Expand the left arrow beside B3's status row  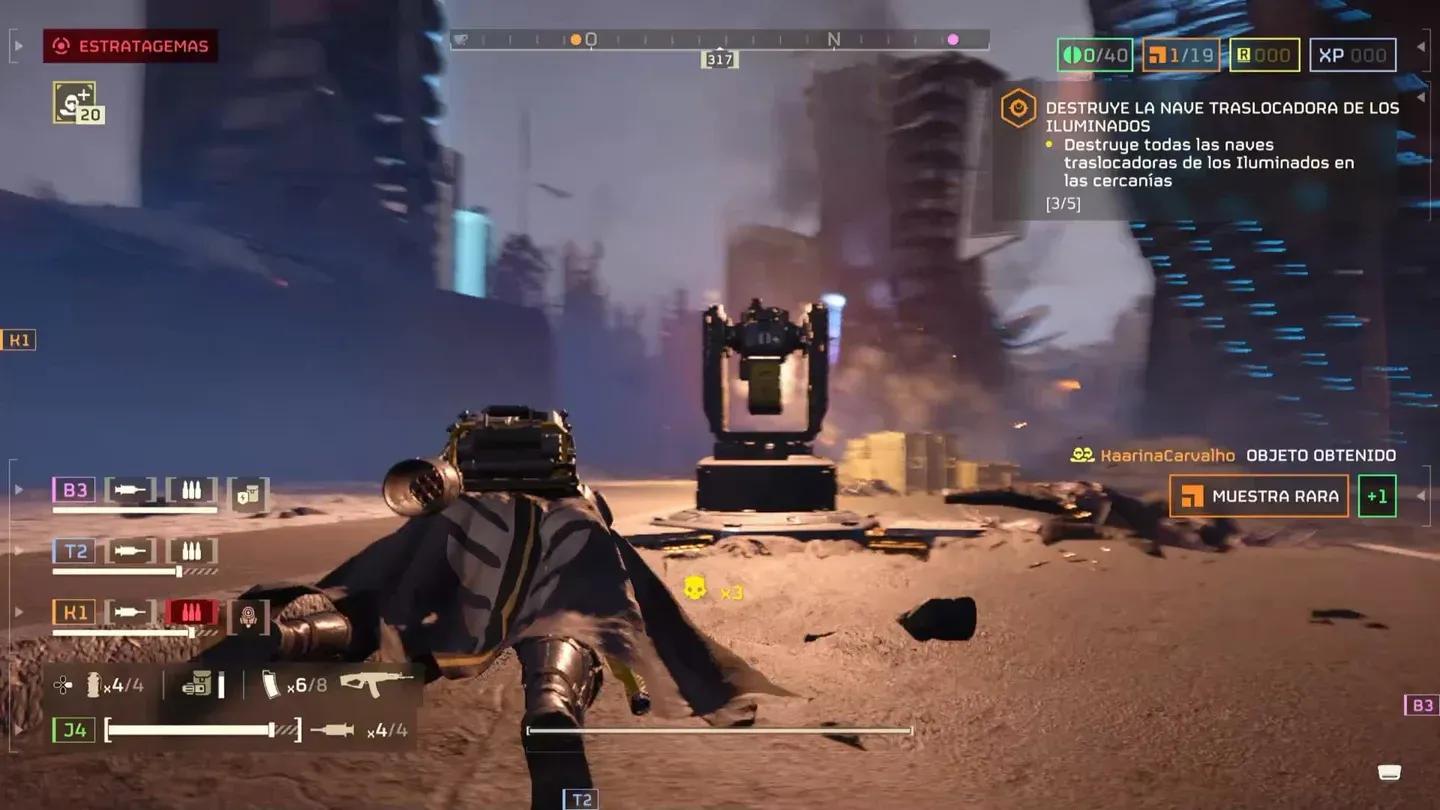click(17, 490)
